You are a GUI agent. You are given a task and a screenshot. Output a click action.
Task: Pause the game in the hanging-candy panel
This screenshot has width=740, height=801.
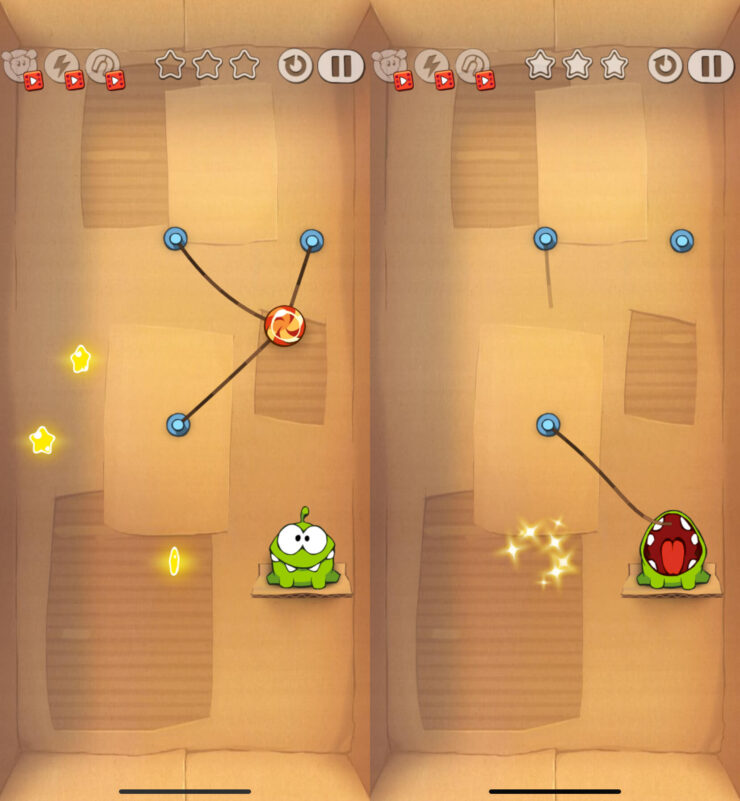tap(341, 66)
